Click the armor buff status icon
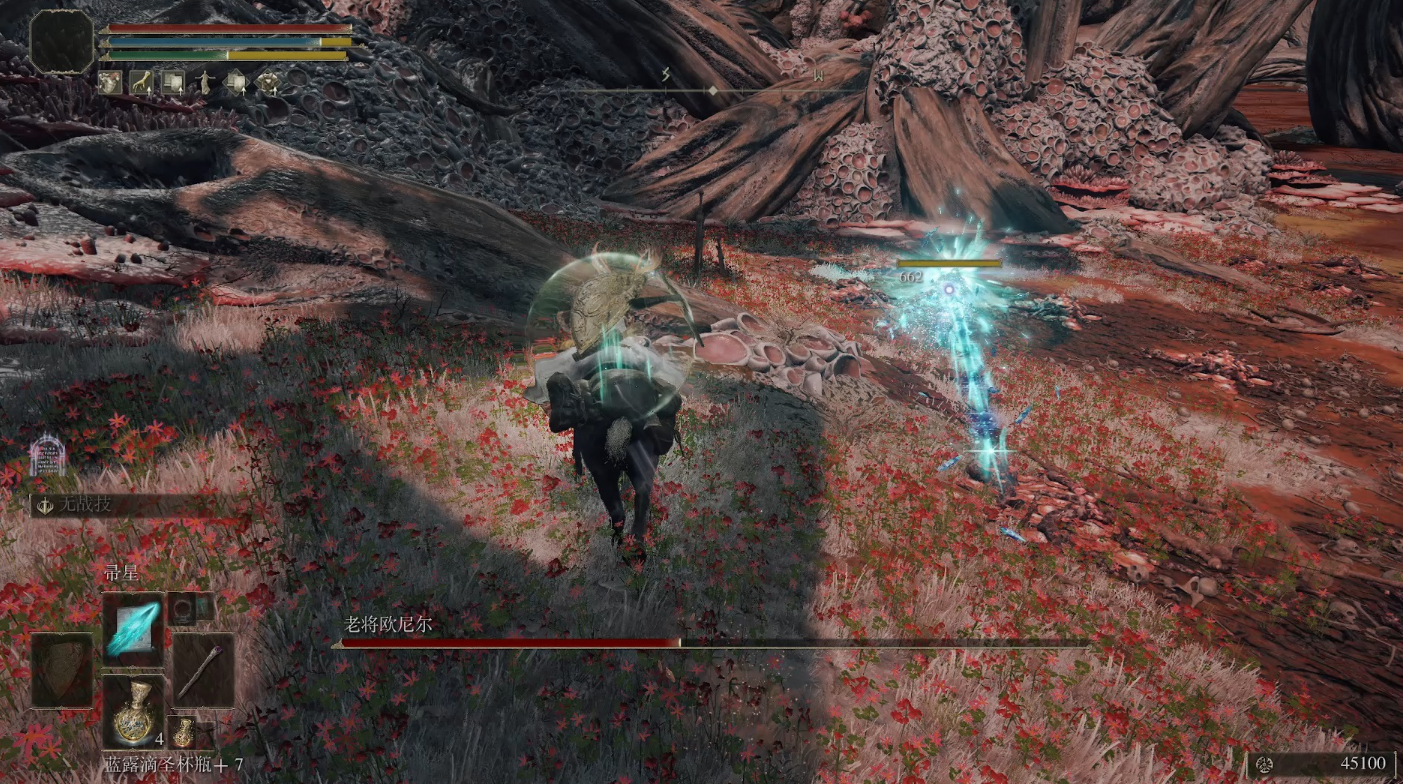Viewport: 1403px width, 784px height. tap(173, 82)
